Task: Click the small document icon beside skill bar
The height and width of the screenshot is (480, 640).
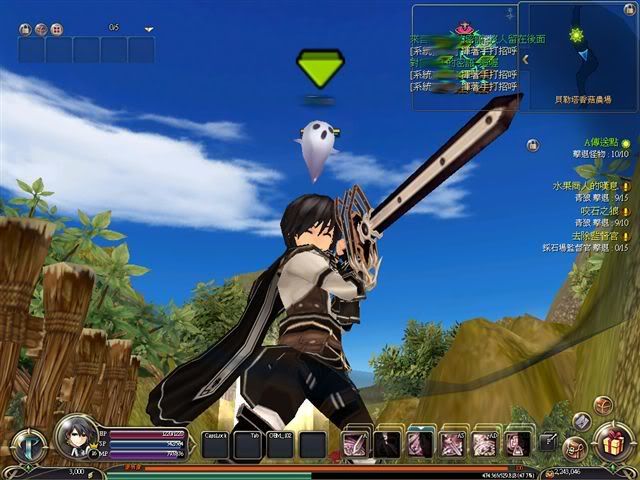Action: coord(548,441)
